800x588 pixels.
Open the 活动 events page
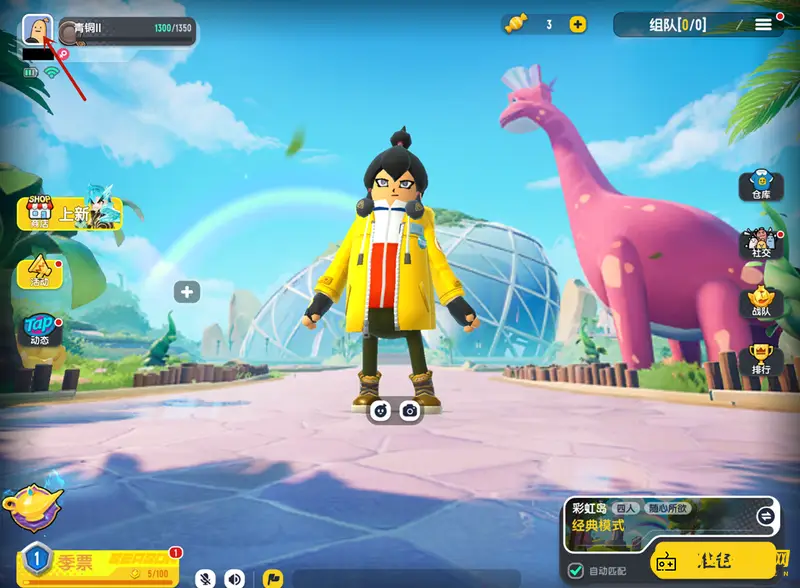tap(39, 272)
